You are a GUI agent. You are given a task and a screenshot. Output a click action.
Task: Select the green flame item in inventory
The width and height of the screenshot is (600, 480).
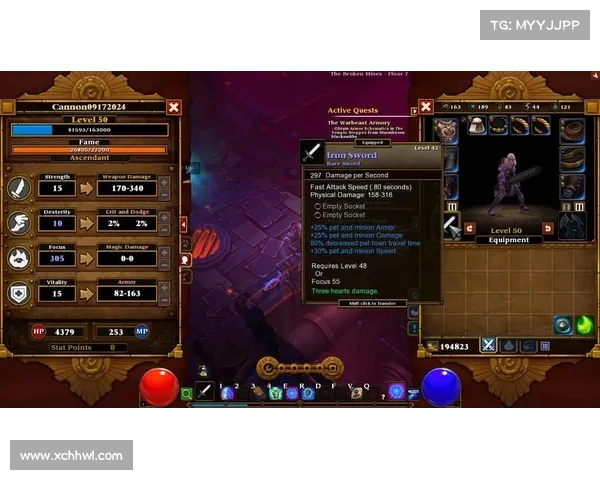coord(584,325)
